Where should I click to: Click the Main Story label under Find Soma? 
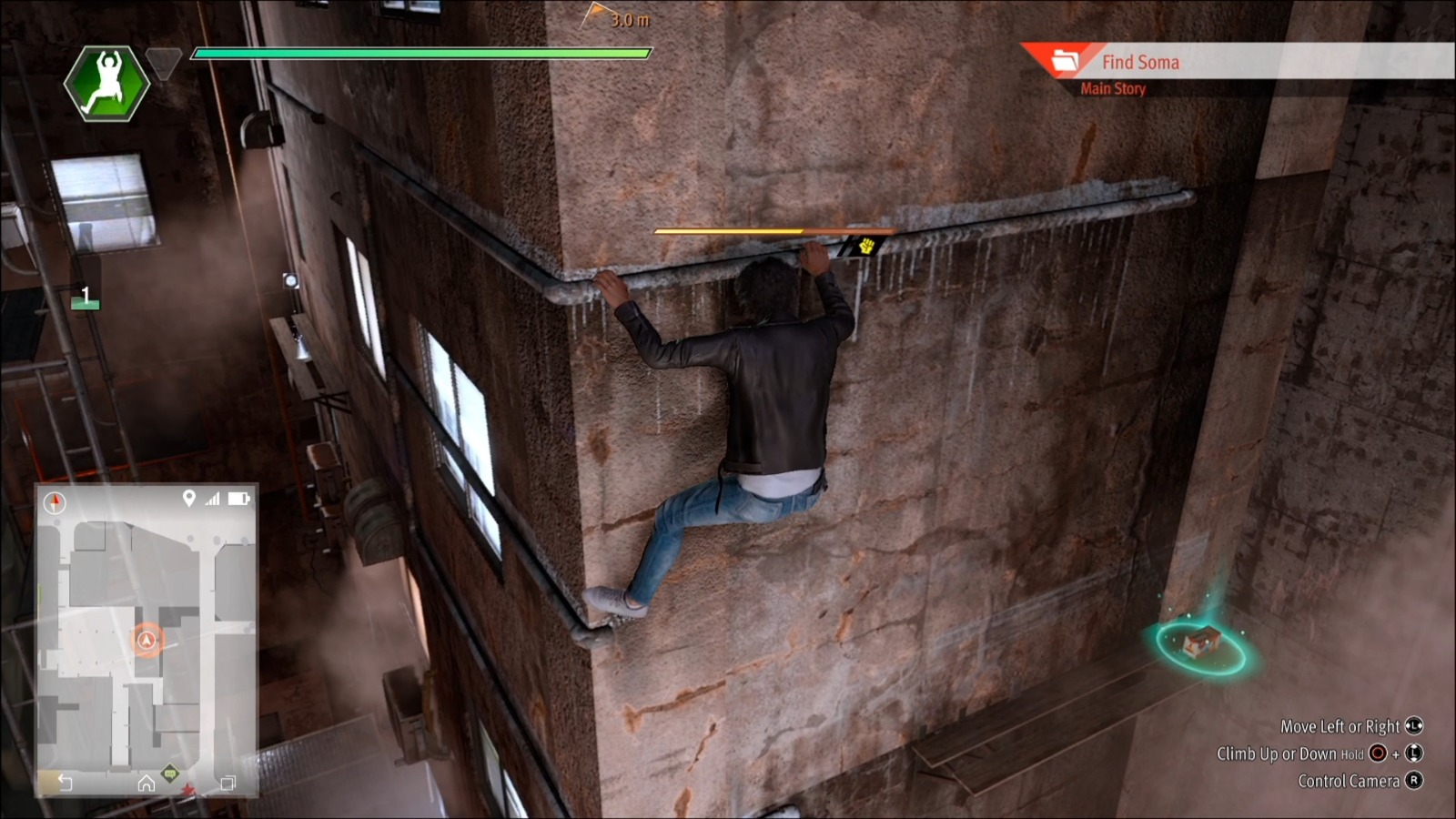tap(1111, 88)
